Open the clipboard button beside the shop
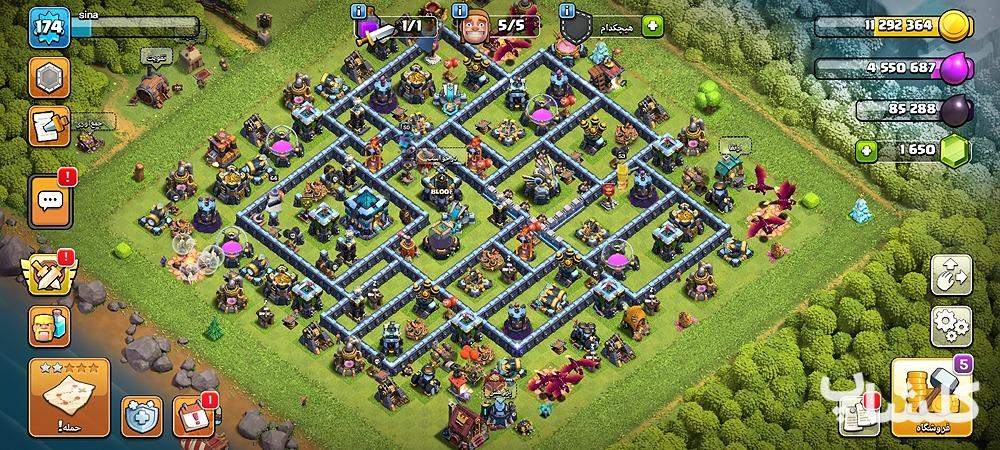The width and height of the screenshot is (1000, 450). pyautogui.click(x=859, y=417)
